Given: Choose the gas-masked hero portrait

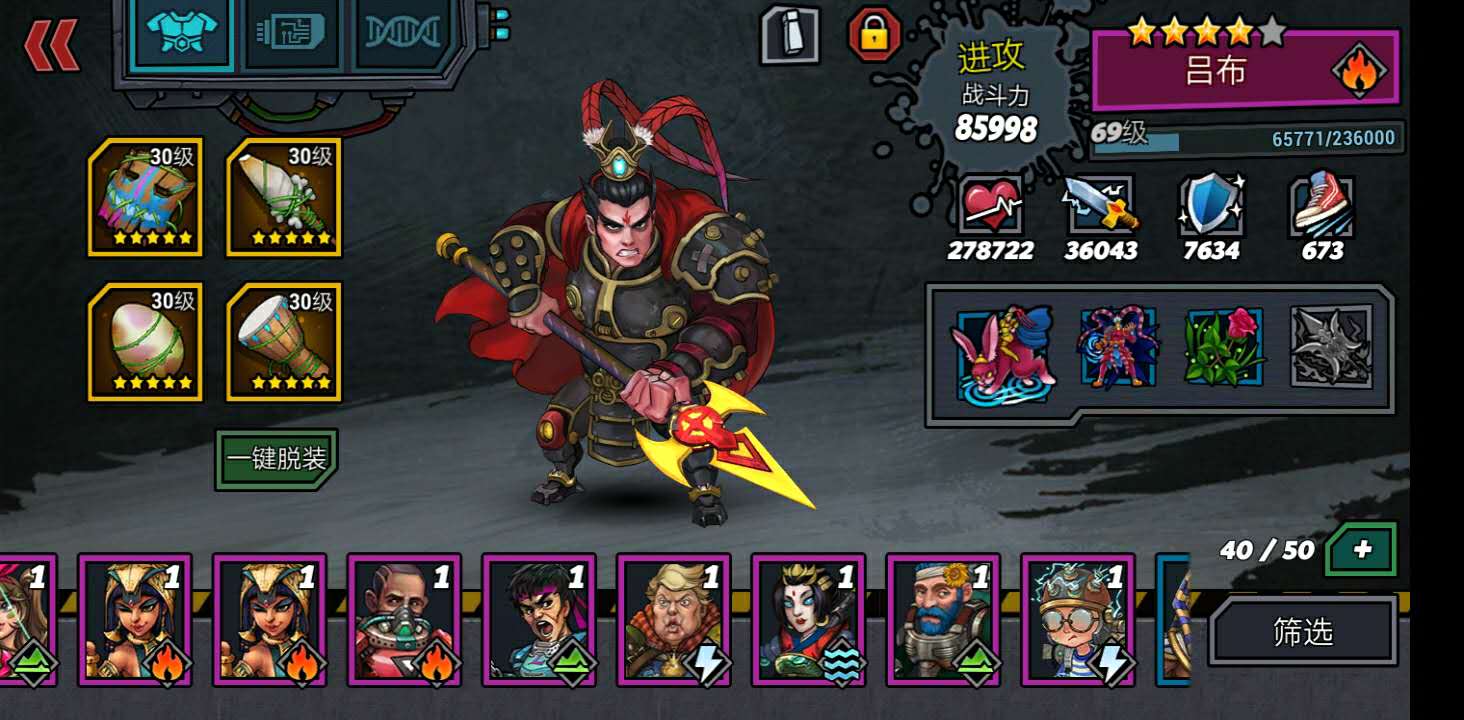Looking at the screenshot, I should (x=404, y=620).
